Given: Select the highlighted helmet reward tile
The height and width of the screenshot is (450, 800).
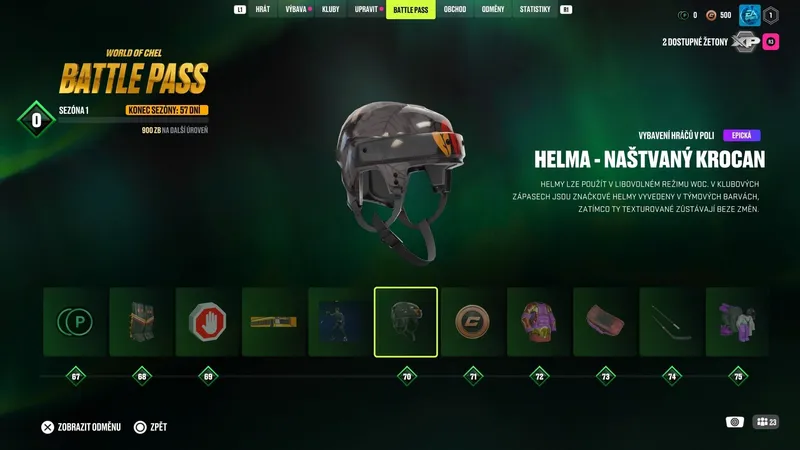Looking at the screenshot, I should [x=406, y=322].
